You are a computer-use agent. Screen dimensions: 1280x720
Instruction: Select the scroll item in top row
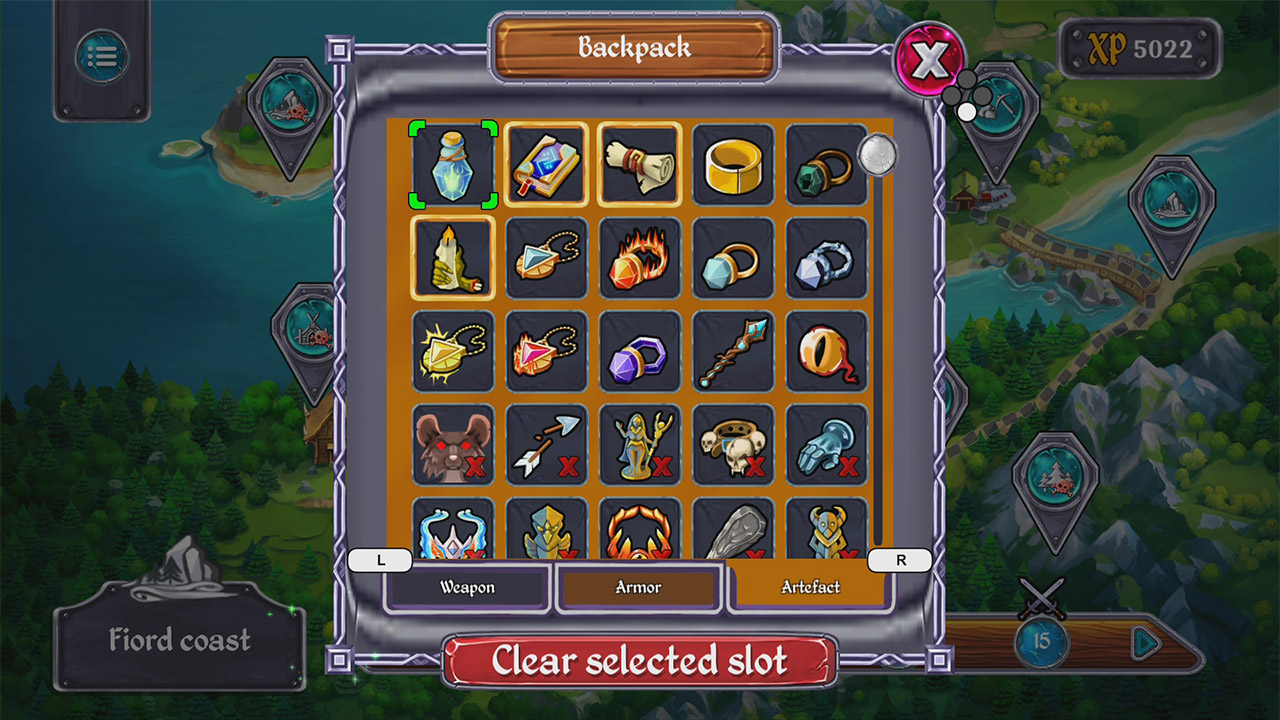(x=640, y=166)
